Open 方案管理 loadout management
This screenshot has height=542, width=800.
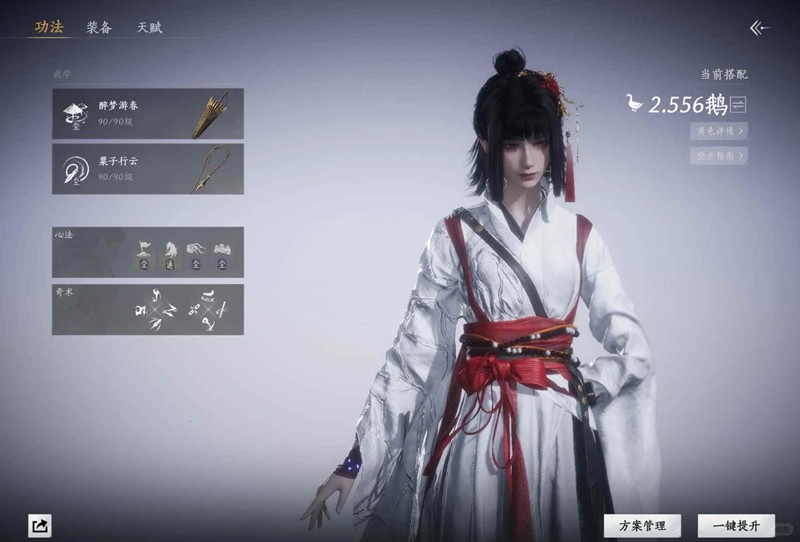642,525
